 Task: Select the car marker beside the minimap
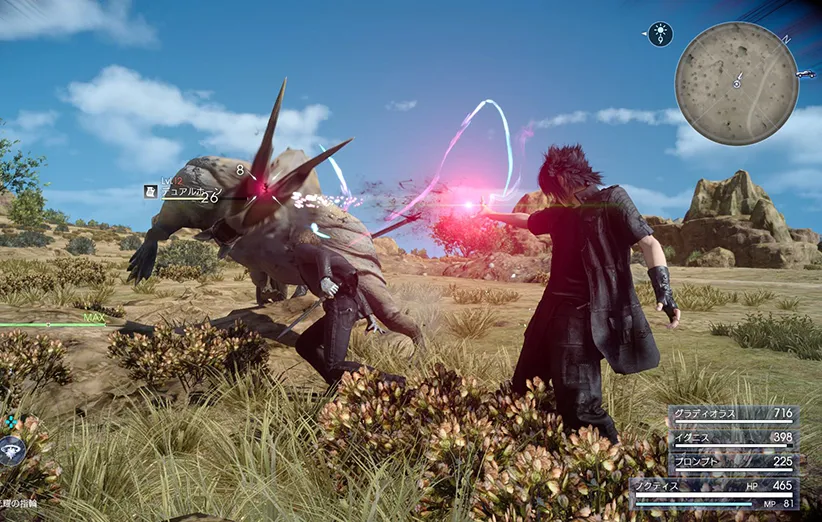[806, 74]
